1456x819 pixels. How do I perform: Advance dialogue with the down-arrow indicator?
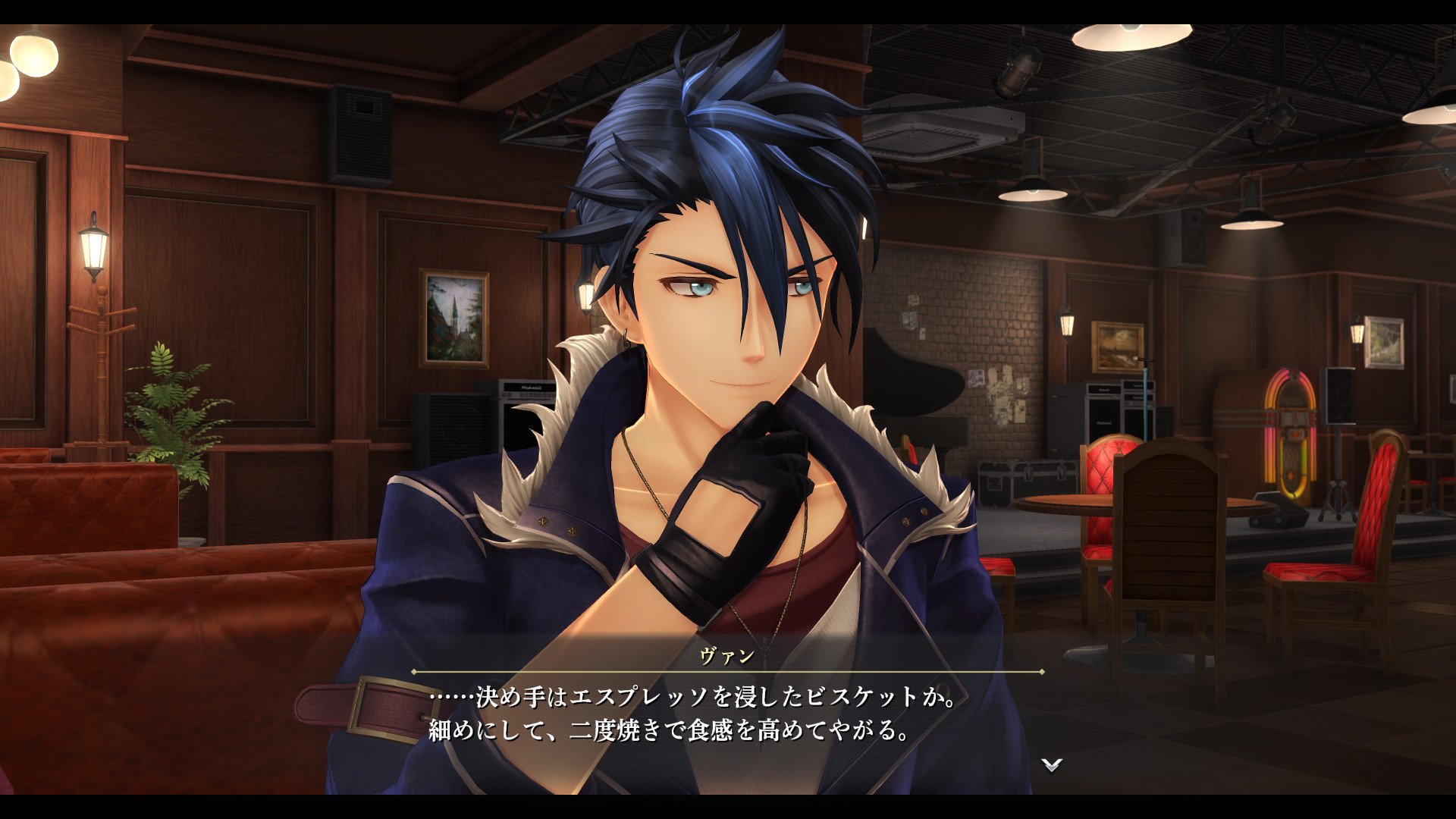(x=1051, y=764)
